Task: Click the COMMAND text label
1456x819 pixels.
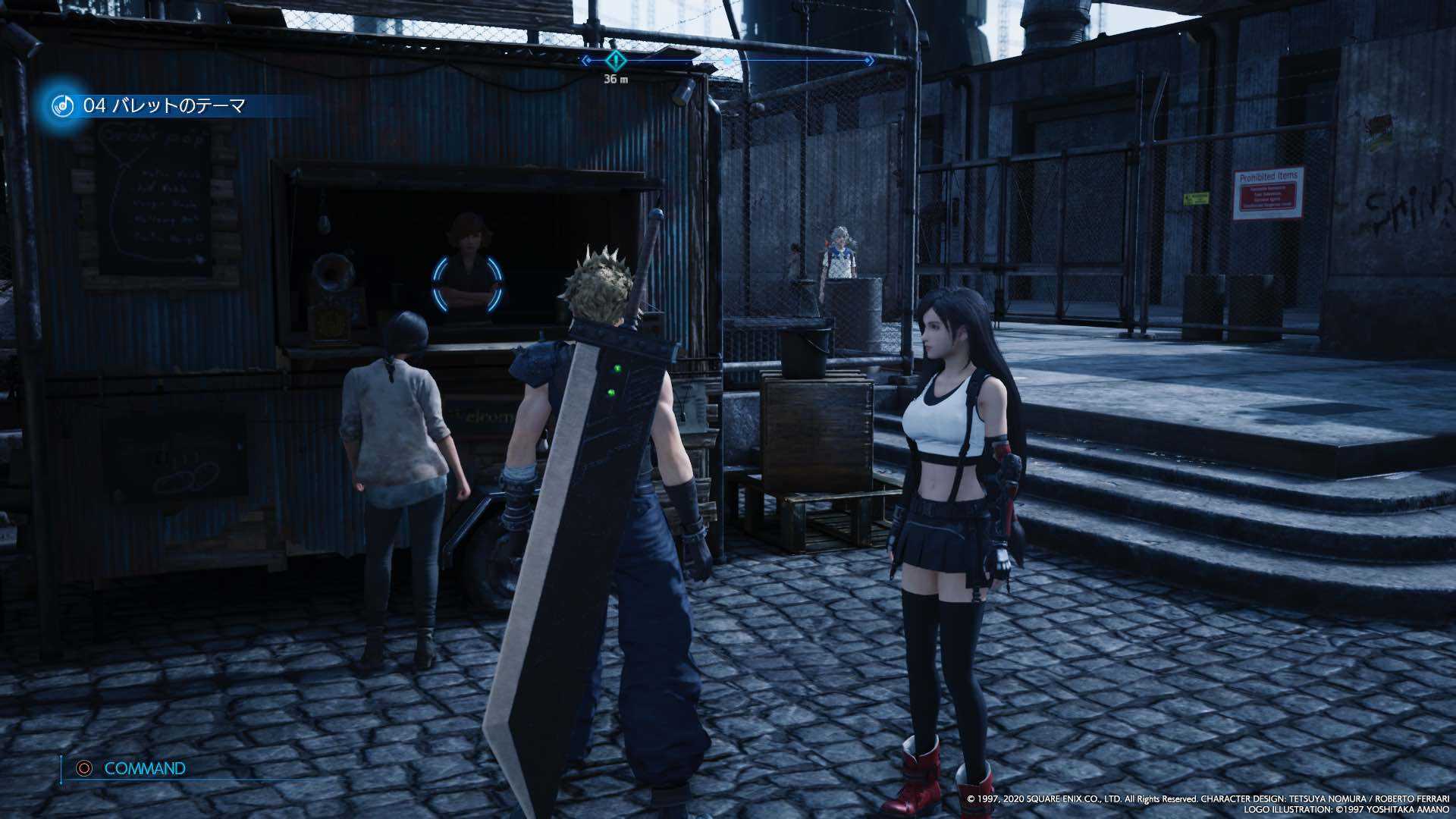Action: coord(146,767)
